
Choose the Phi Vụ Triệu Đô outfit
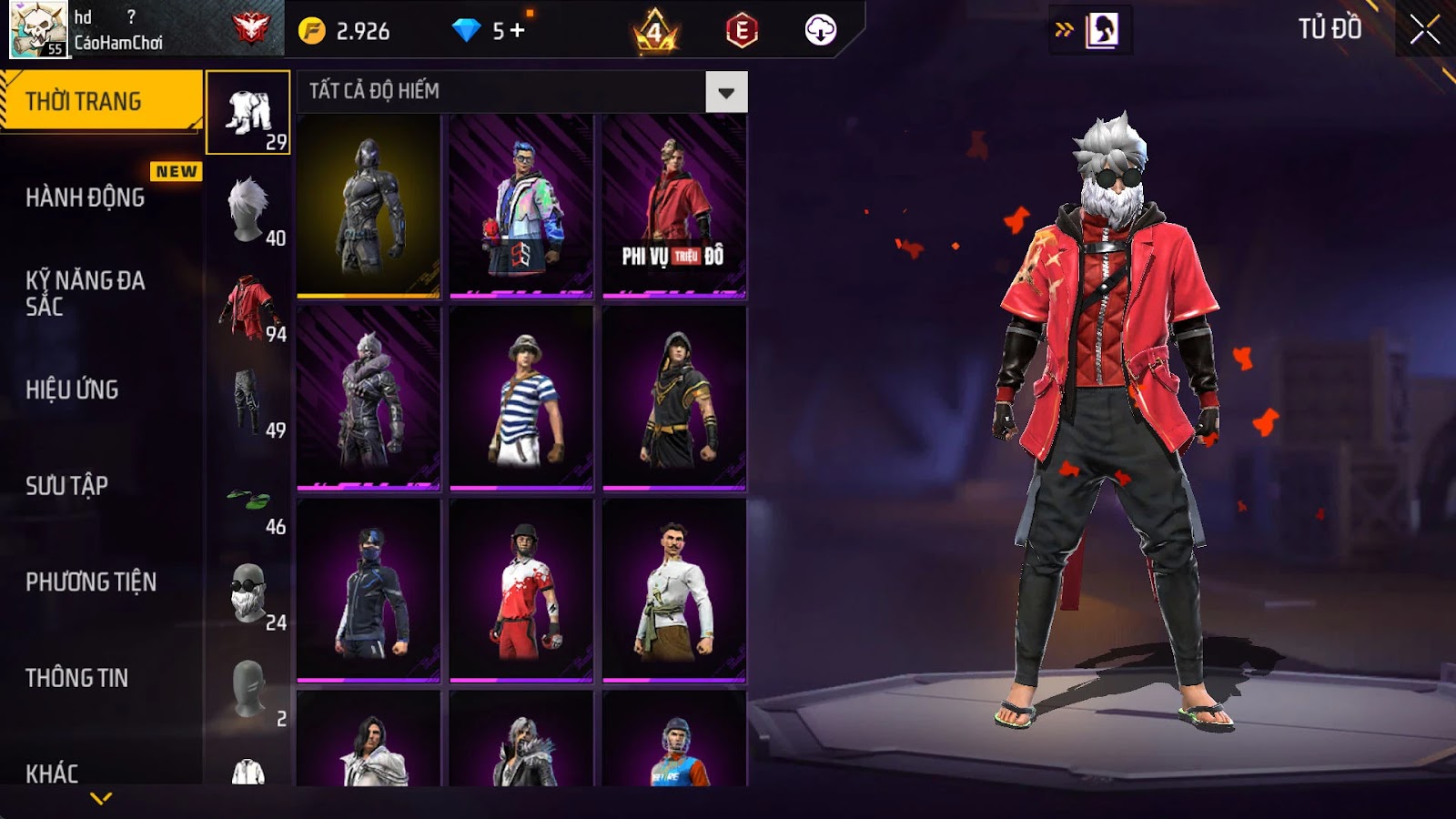coord(674,207)
